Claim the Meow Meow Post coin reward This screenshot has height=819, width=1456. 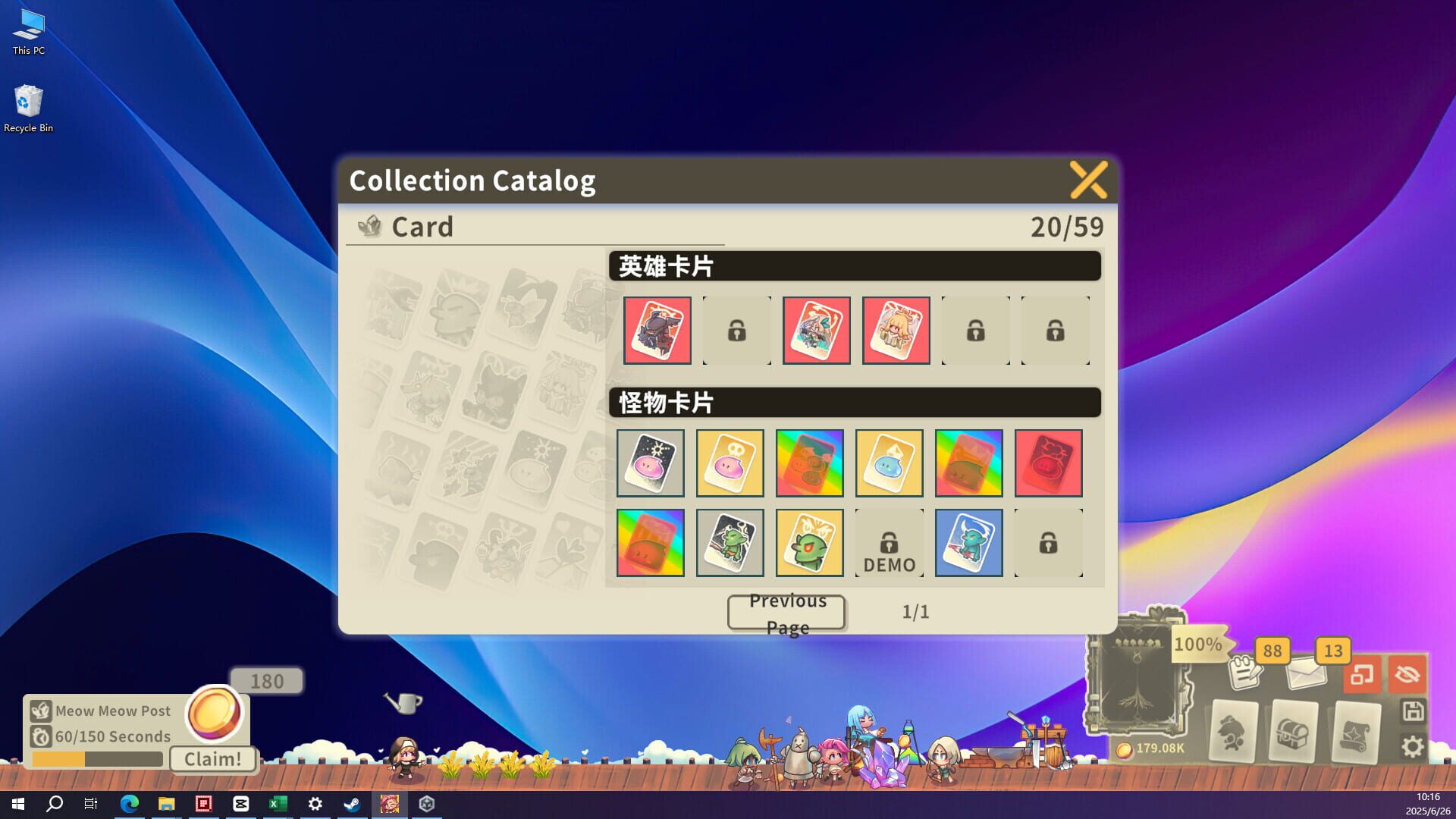[213, 759]
